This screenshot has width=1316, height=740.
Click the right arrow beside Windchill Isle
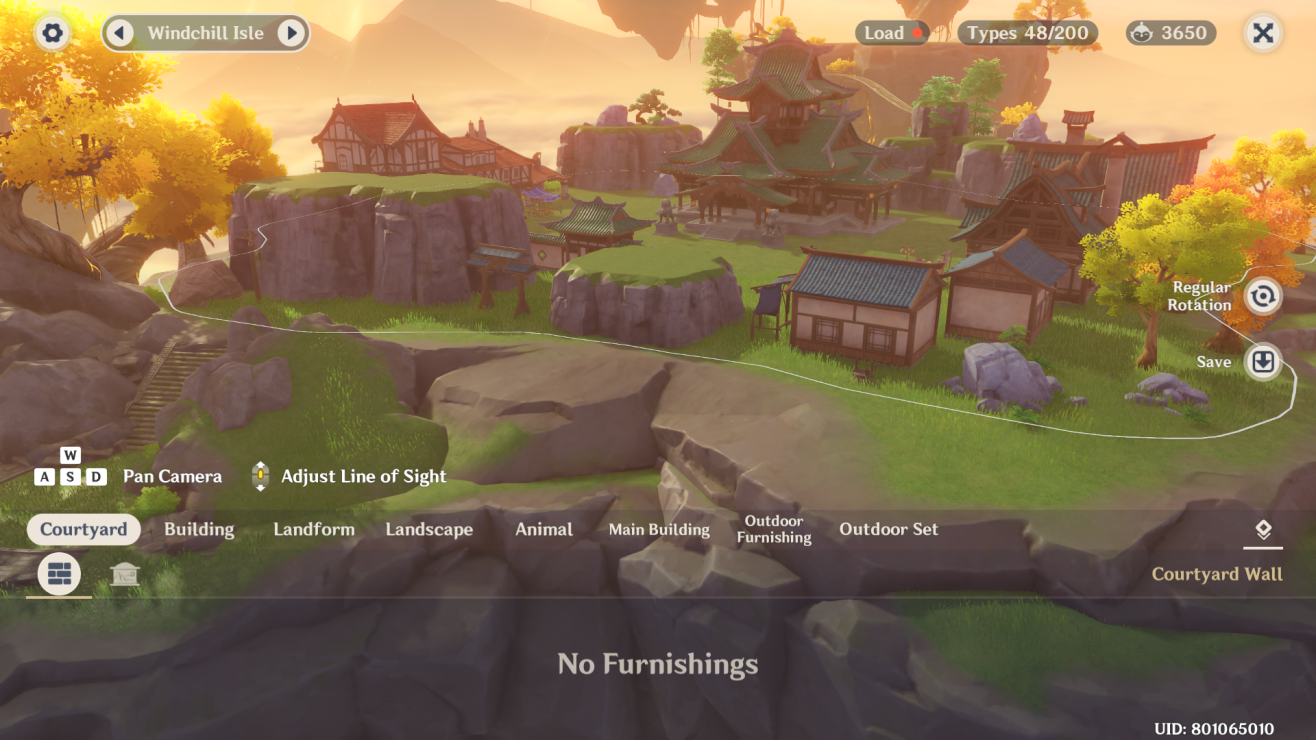pos(291,33)
